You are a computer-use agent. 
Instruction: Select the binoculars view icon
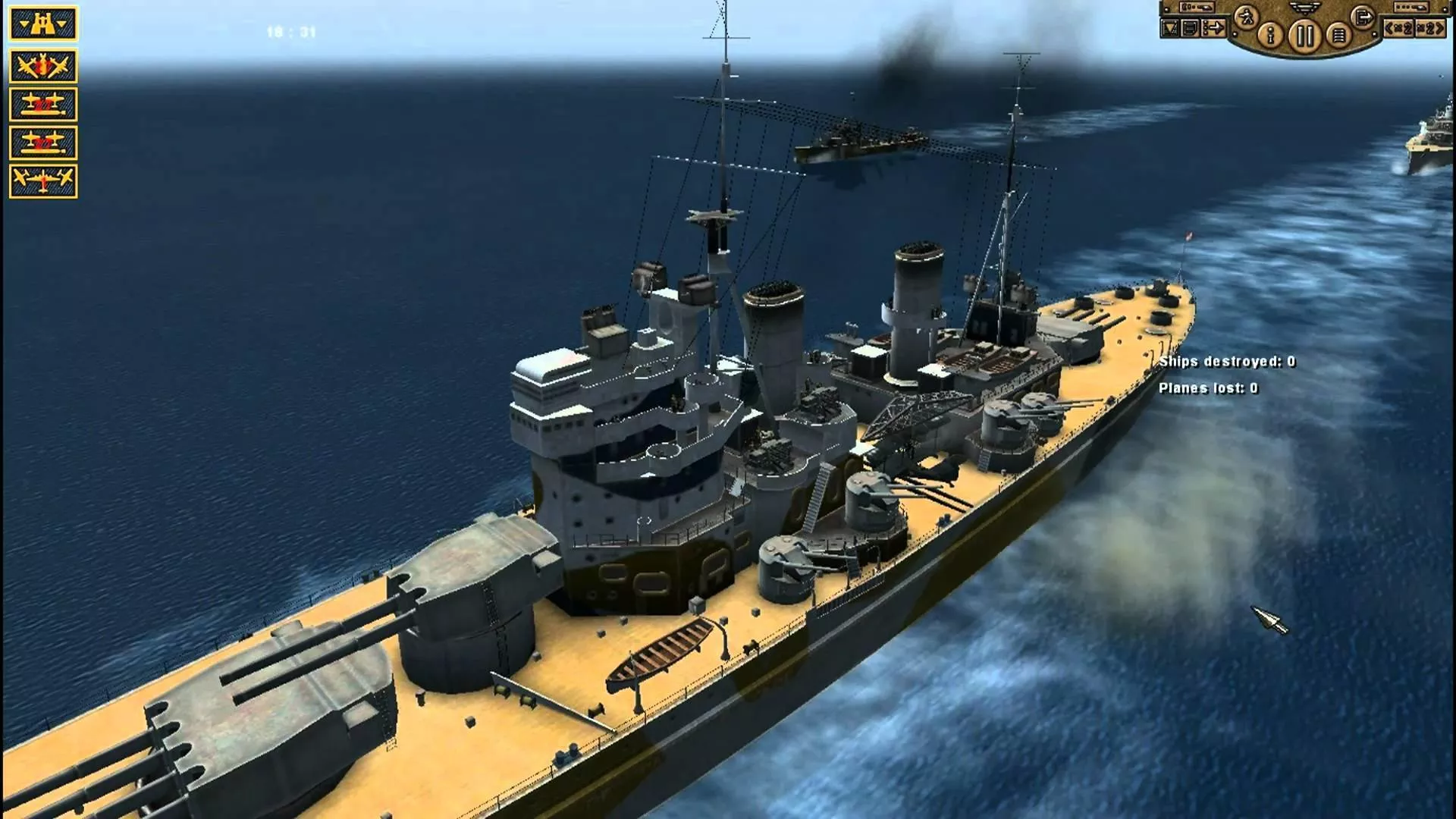coord(43,24)
